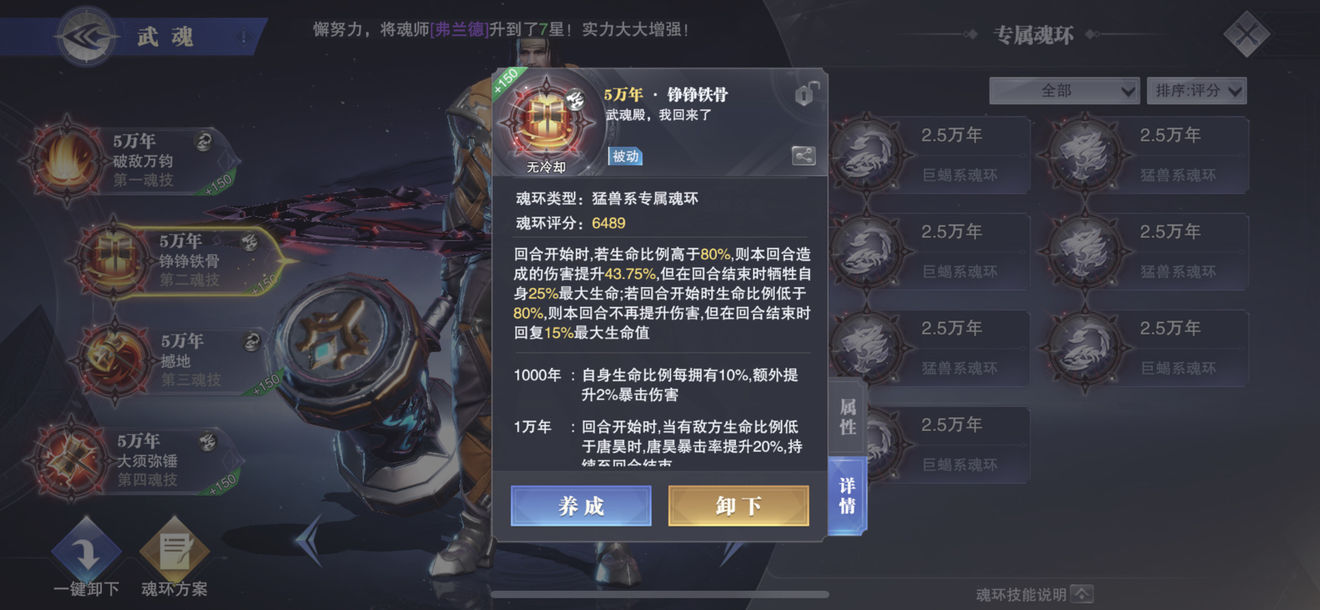Open the 全部 filter dropdown

coord(1064,91)
